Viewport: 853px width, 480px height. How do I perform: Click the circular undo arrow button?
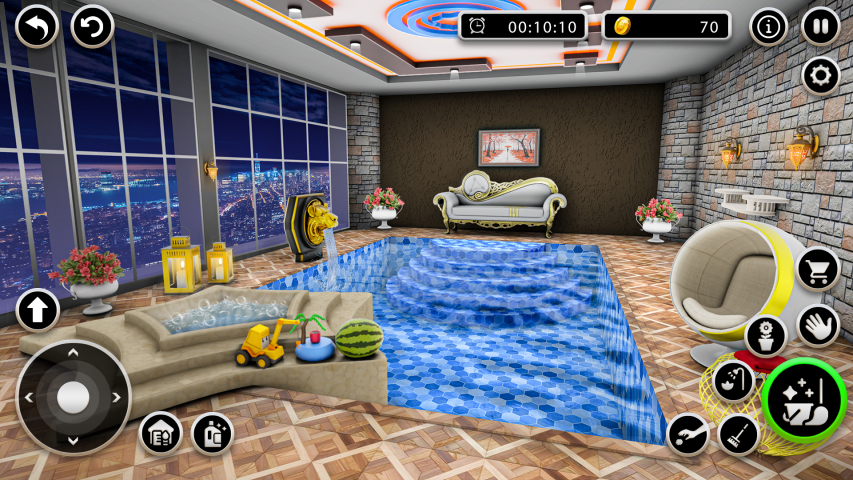coord(93,26)
